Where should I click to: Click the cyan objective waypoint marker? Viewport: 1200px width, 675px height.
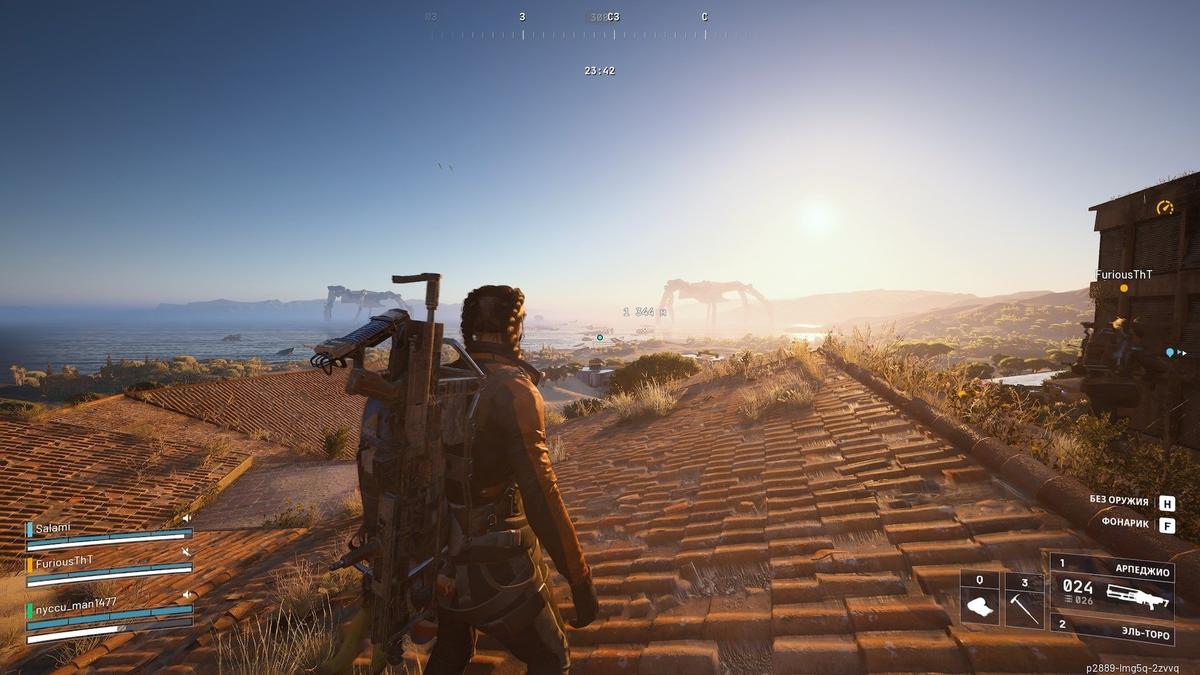click(600, 338)
